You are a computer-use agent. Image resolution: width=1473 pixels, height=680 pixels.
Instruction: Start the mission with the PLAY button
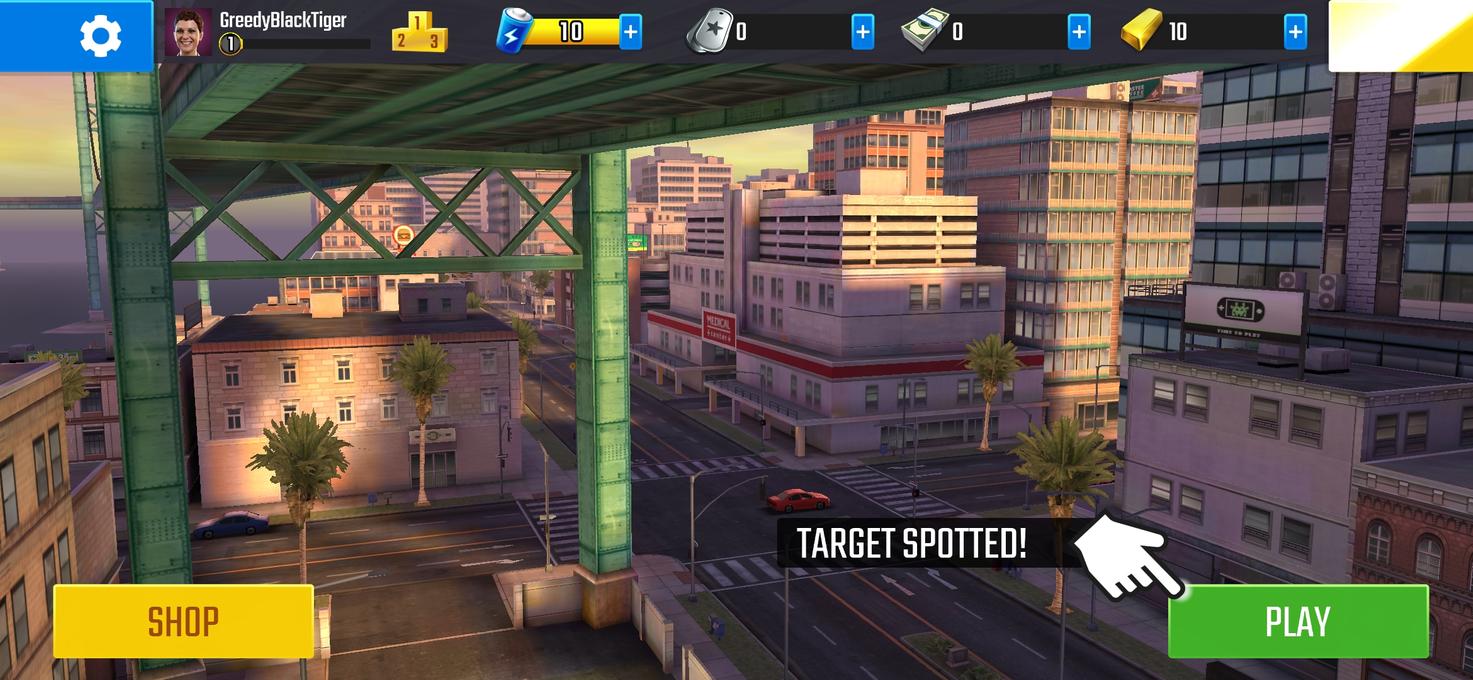pos(1297,621)
